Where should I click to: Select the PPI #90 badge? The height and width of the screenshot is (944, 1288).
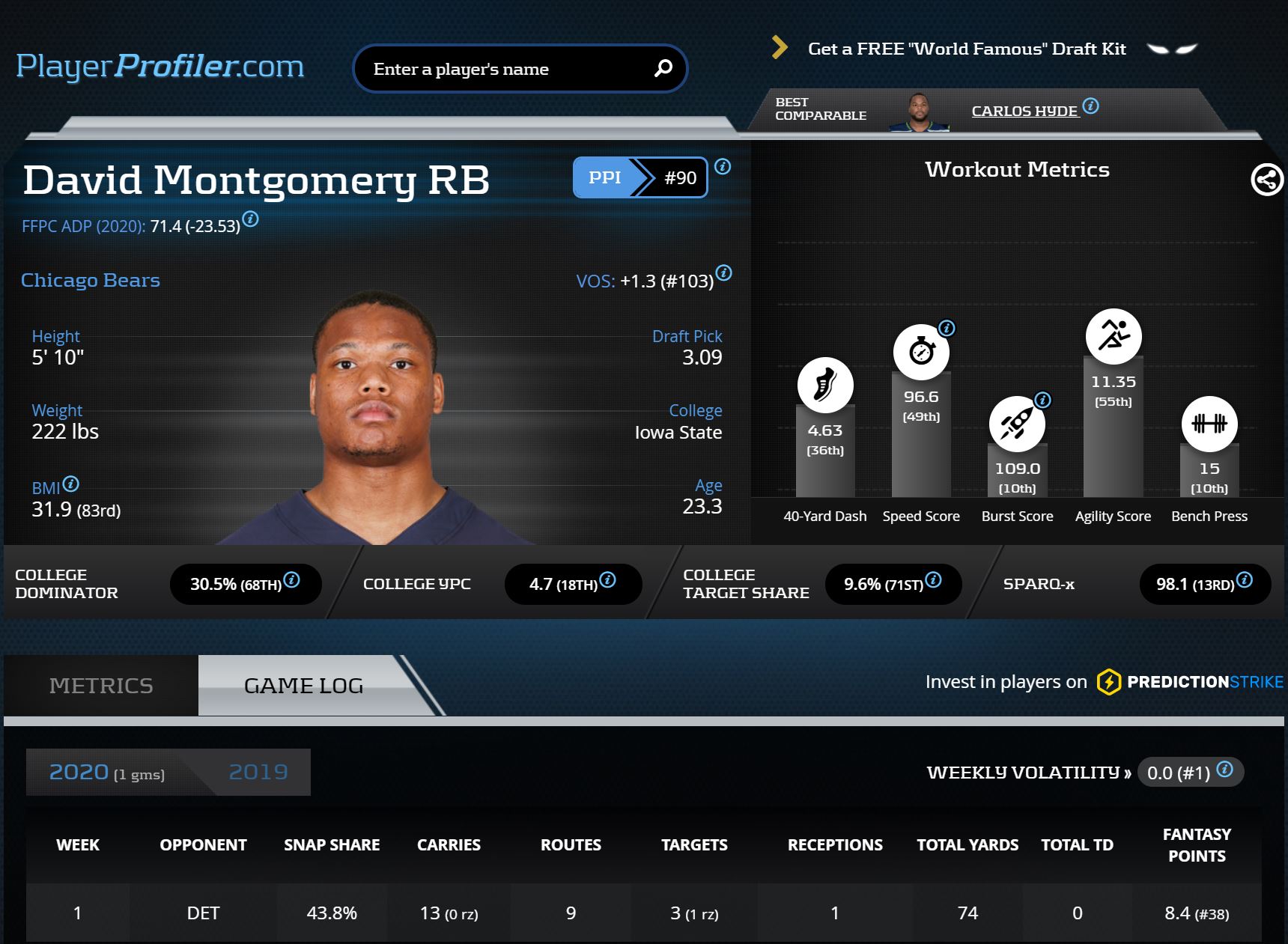point(640,177)
